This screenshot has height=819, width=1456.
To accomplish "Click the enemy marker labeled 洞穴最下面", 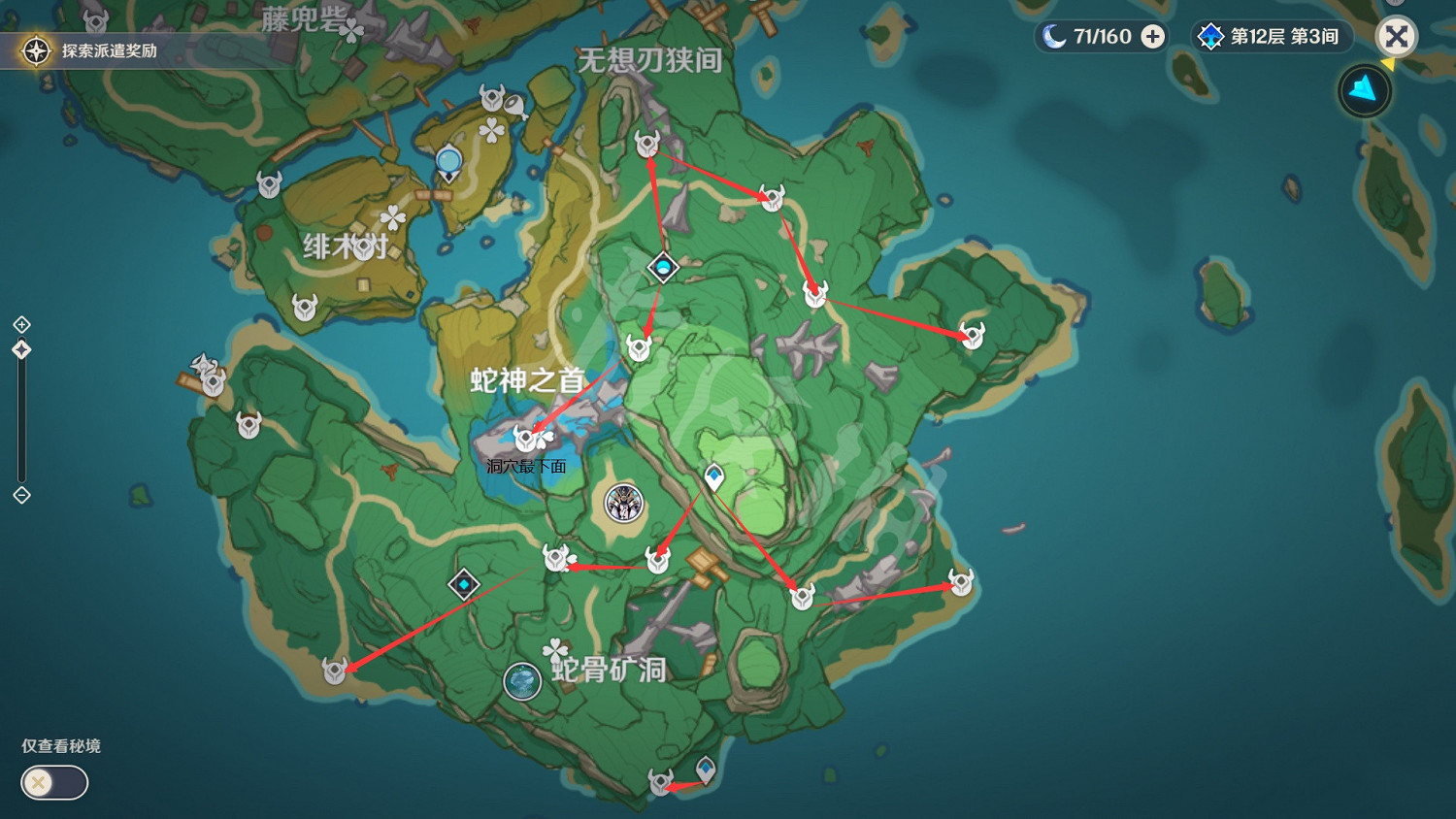I will 524,436.
